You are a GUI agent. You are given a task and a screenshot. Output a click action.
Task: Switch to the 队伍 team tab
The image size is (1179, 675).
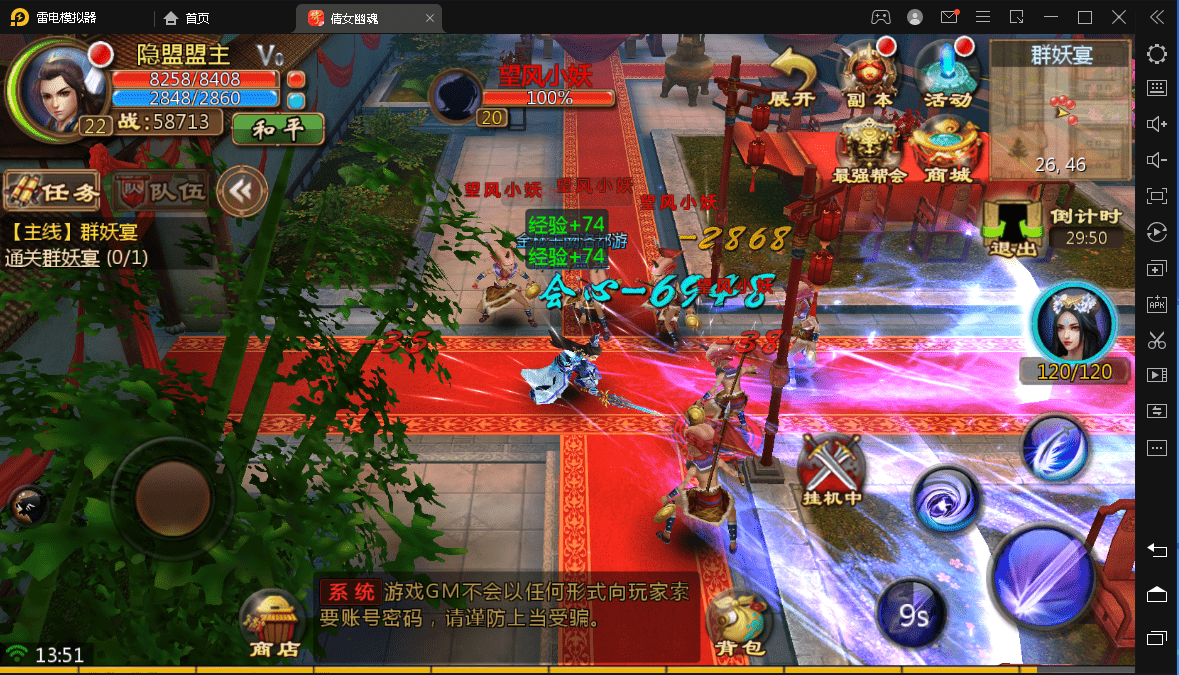click(x=161, y=190)
